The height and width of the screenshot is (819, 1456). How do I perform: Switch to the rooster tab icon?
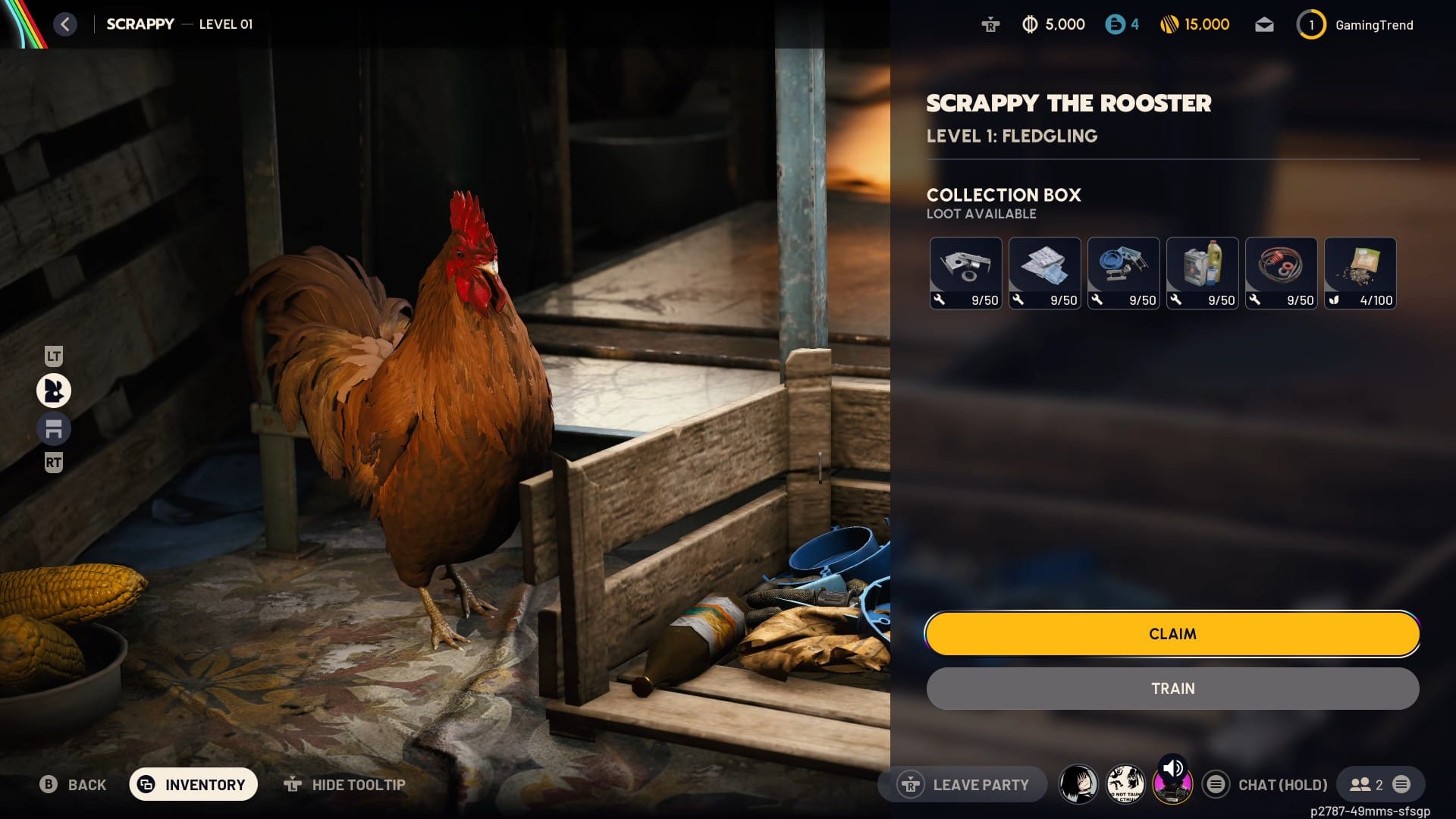[x=54, y=391]
